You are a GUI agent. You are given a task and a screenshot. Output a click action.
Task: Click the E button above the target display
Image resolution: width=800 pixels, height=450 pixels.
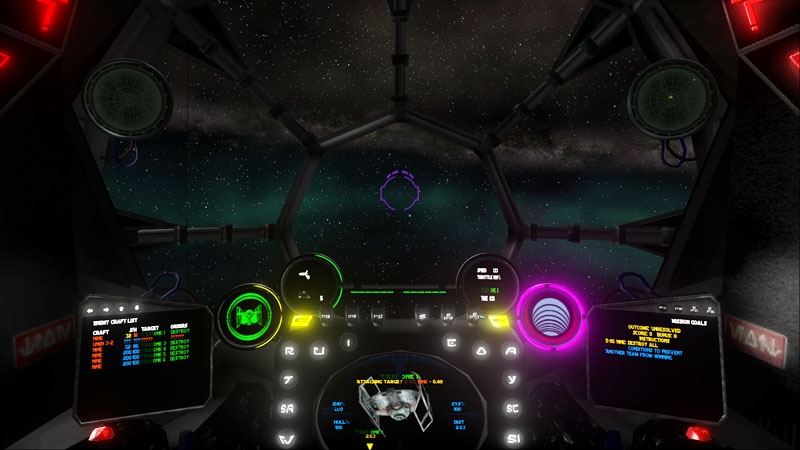point(453,343)
